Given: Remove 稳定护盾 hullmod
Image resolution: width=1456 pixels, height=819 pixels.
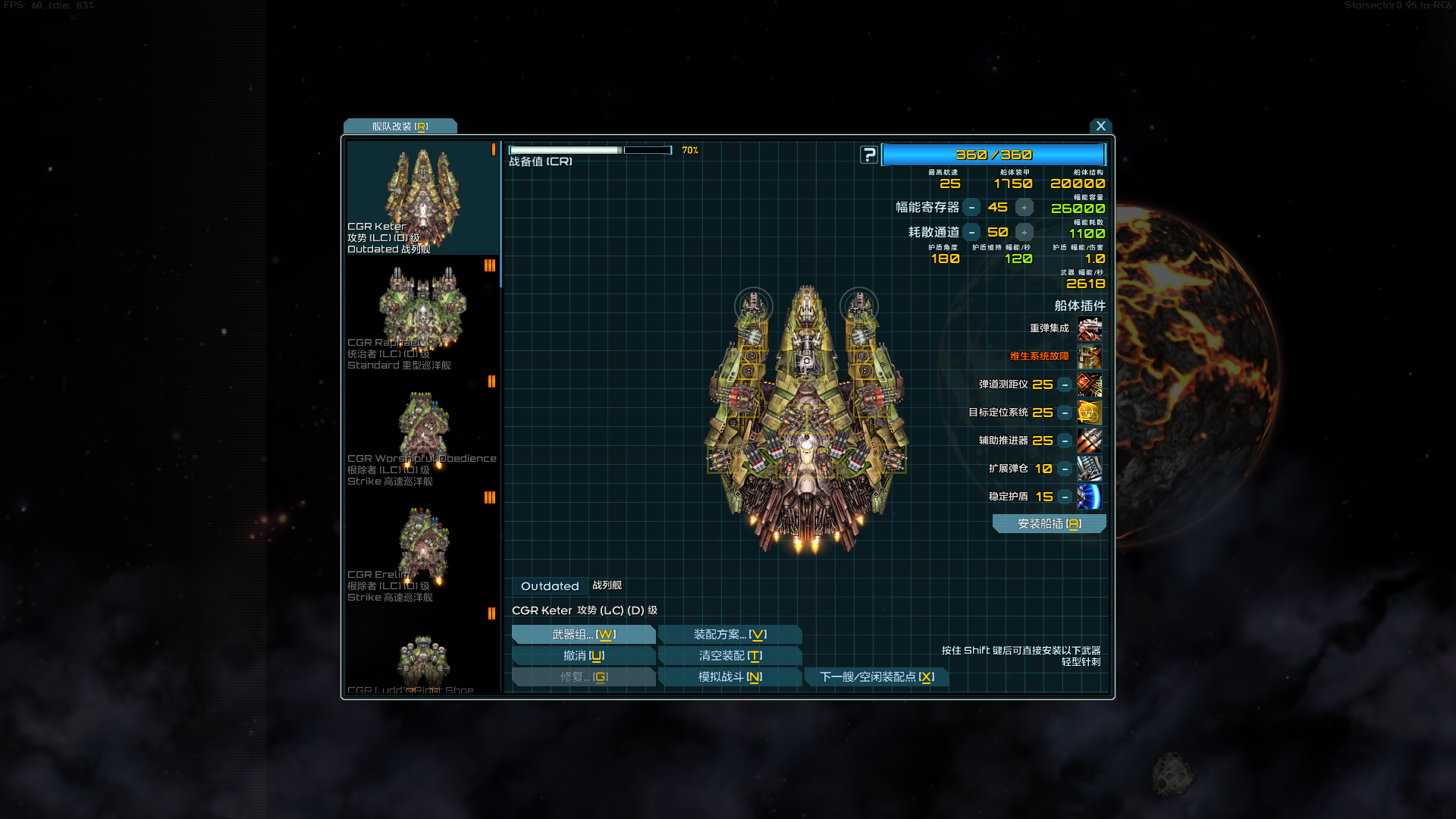Looking at the screenshot, I should [x=1065, y=497].
